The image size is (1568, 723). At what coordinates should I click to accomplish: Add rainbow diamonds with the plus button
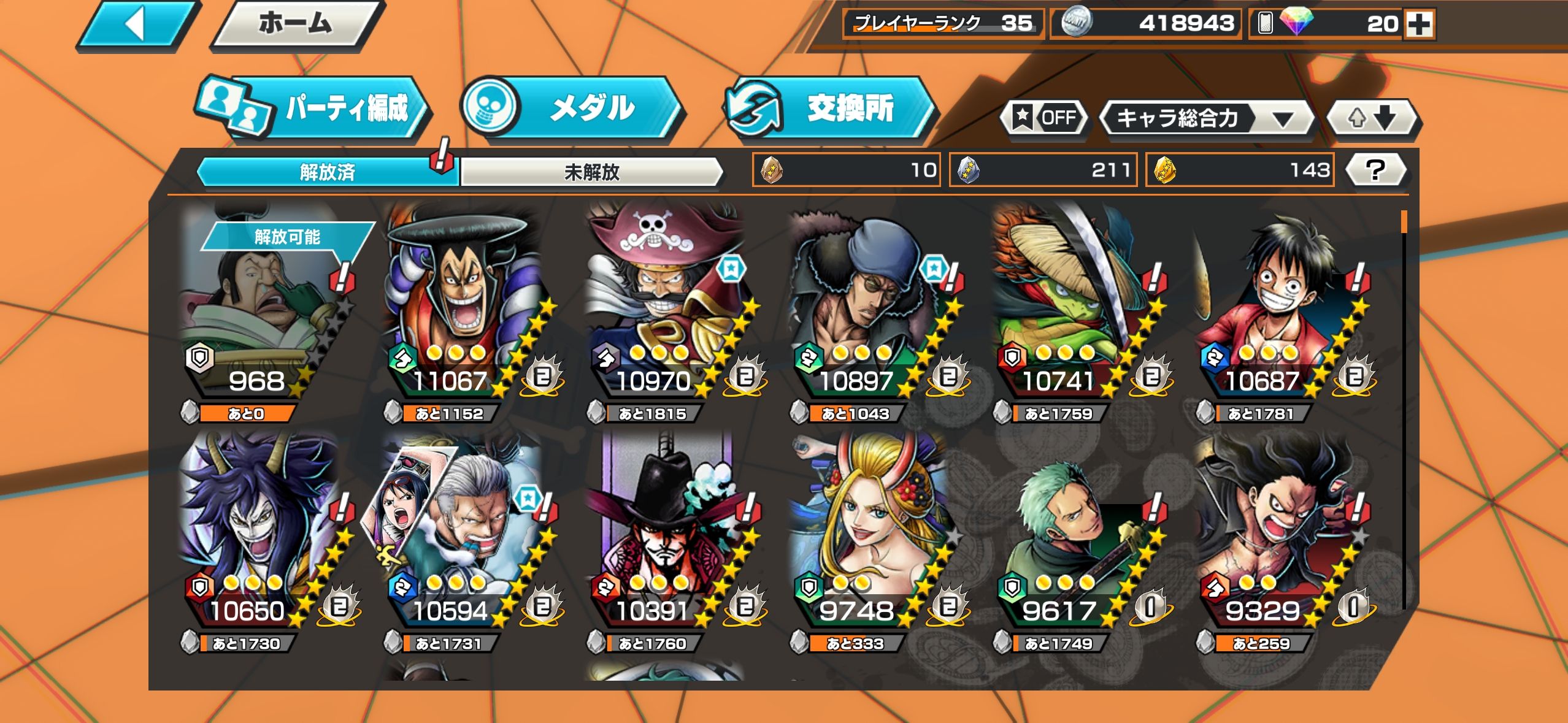point(1419,25)
